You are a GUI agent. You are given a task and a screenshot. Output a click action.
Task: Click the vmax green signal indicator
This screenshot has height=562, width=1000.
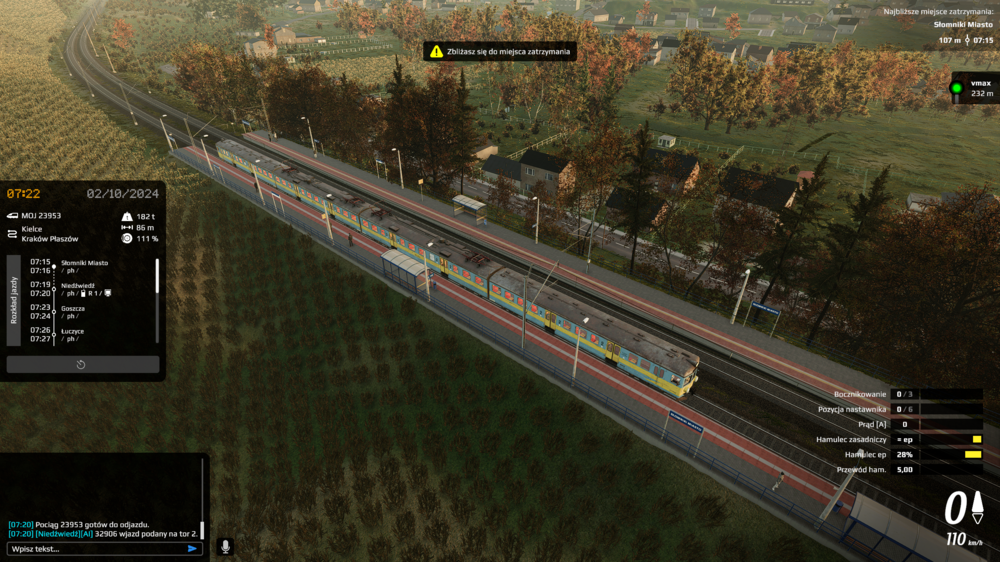956,88
